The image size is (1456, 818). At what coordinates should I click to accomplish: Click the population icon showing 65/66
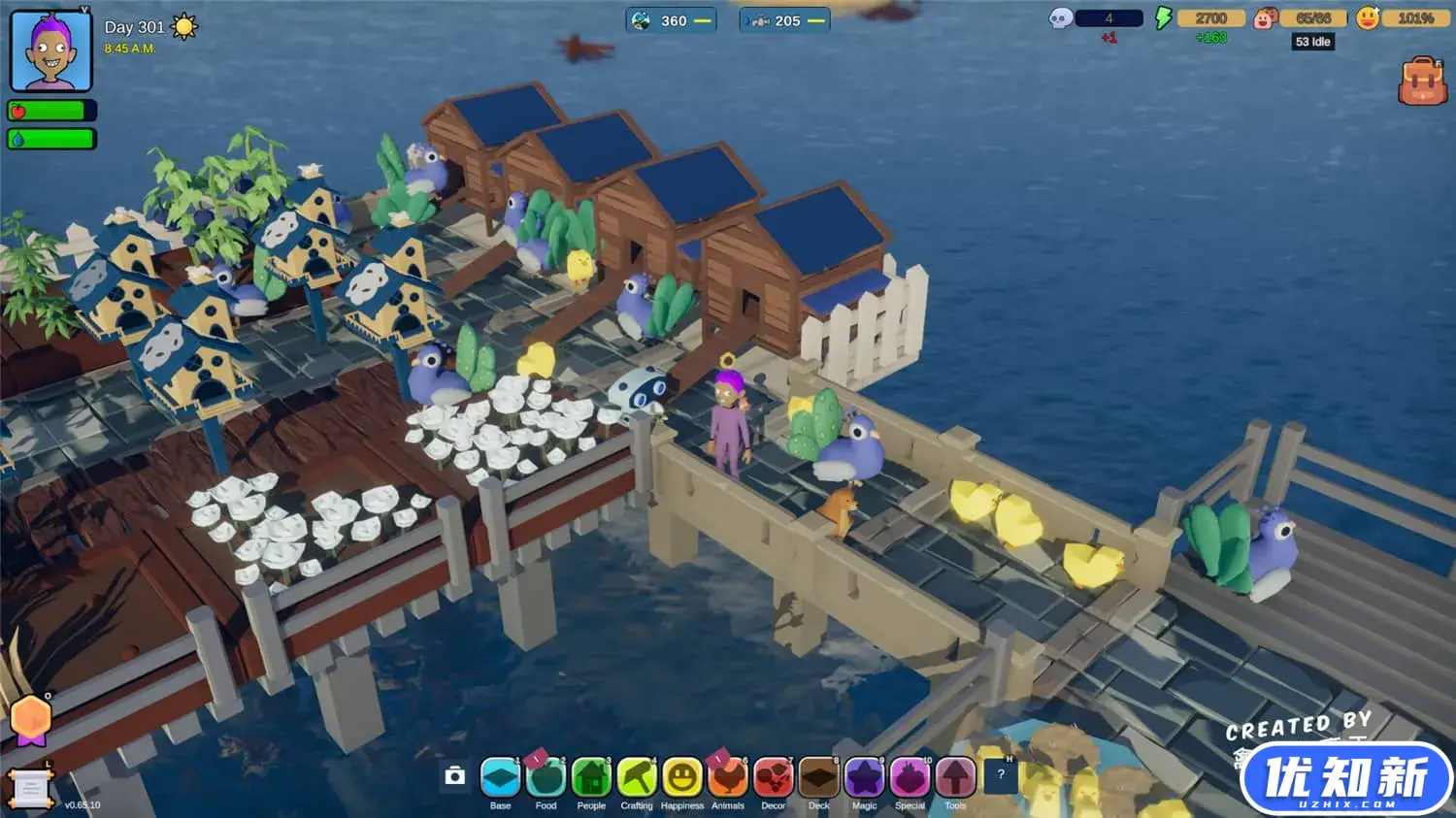pos(1264,18)
